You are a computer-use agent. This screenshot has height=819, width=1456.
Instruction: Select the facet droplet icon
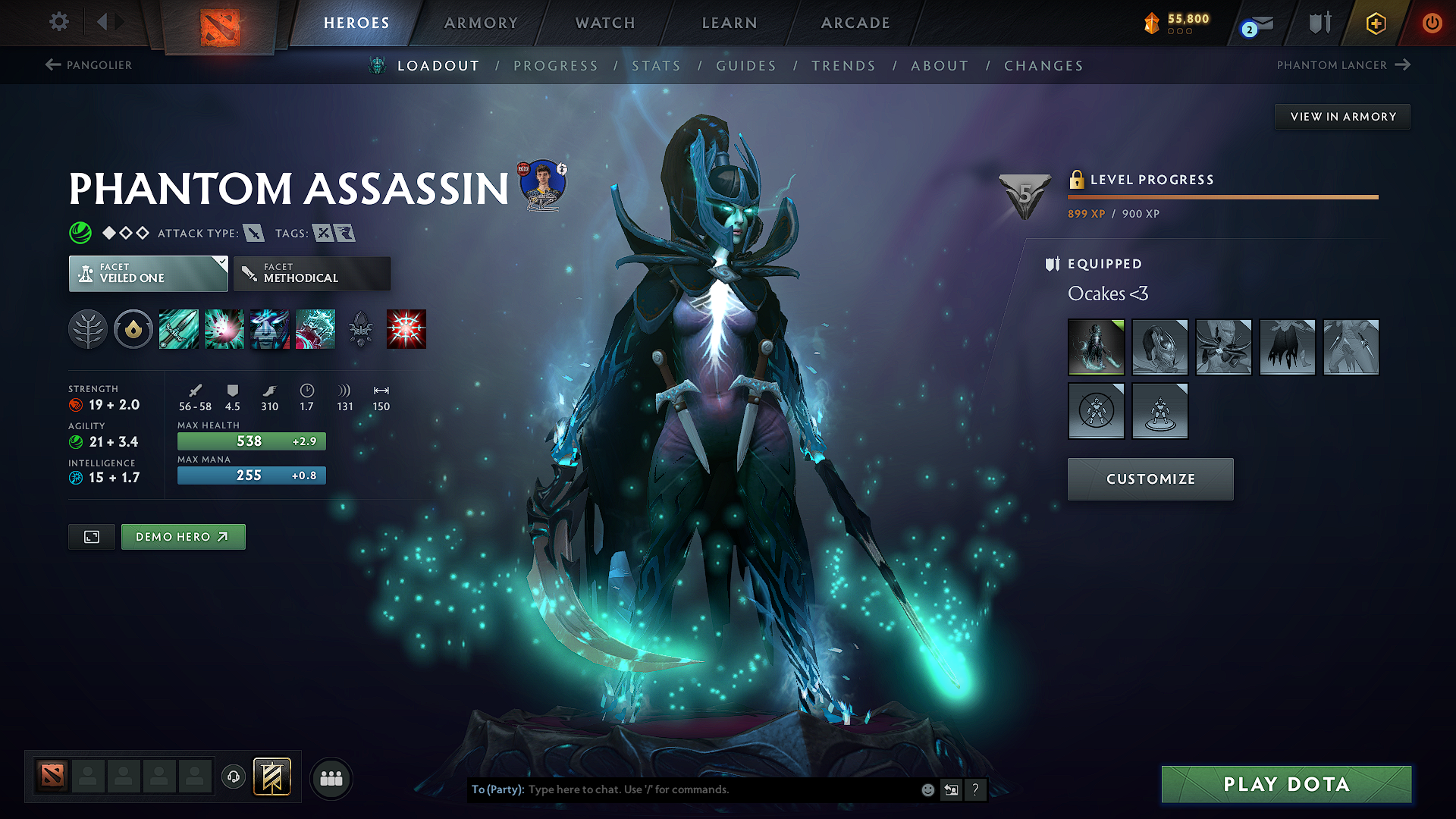pos(133,328)
